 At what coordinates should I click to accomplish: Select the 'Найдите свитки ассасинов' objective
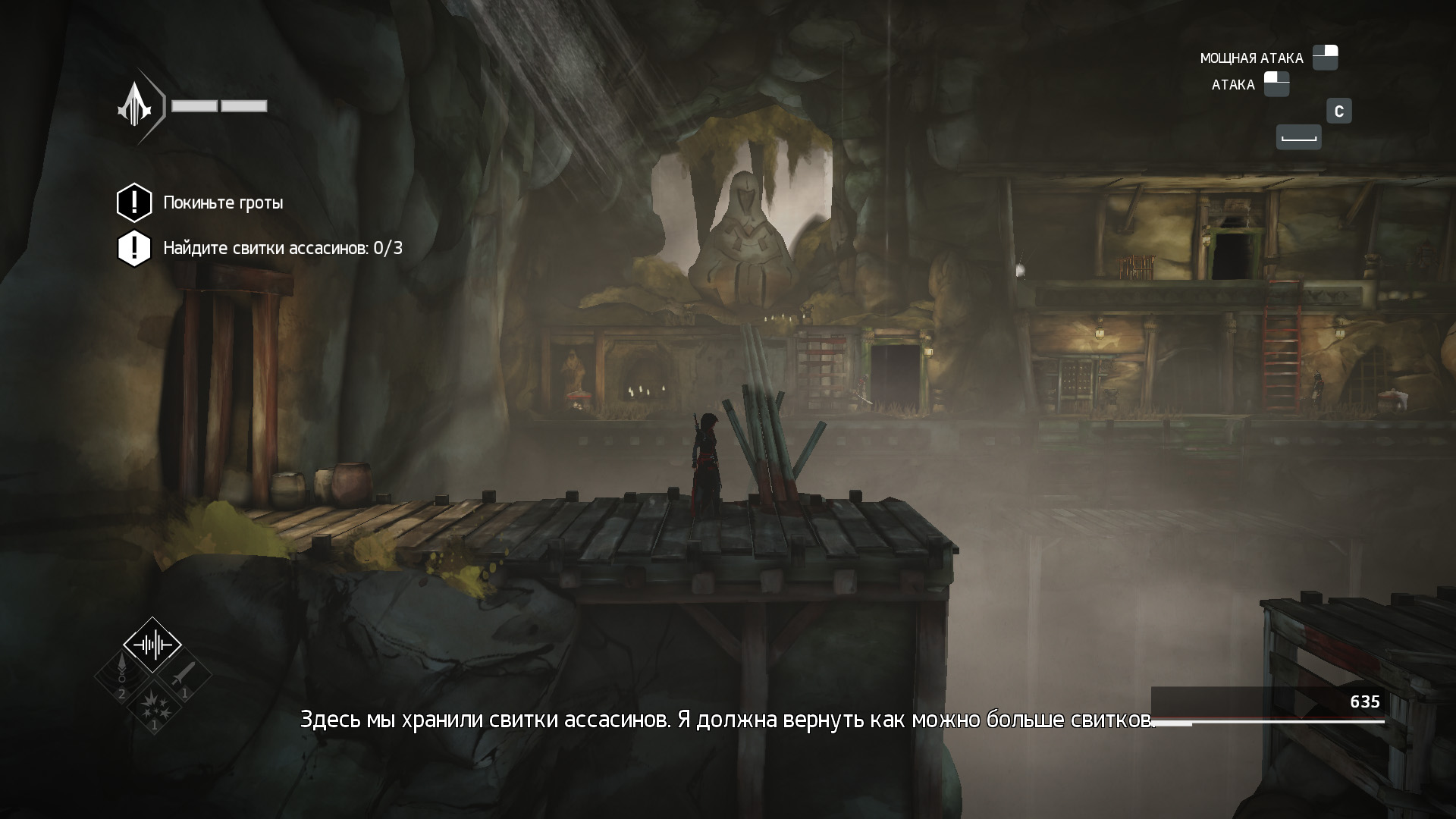click(x=282, y=249)
